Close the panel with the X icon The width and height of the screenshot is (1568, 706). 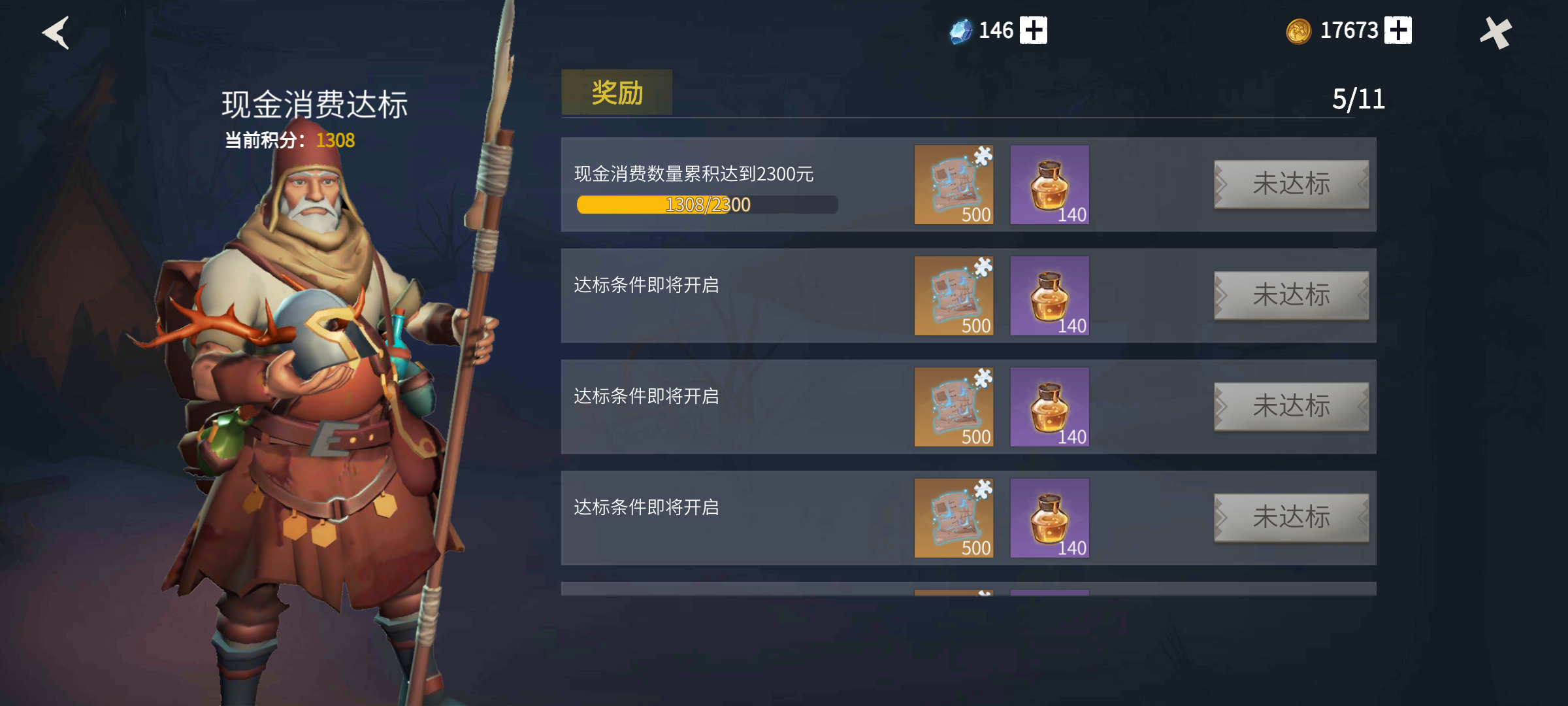pos(1497,31)
